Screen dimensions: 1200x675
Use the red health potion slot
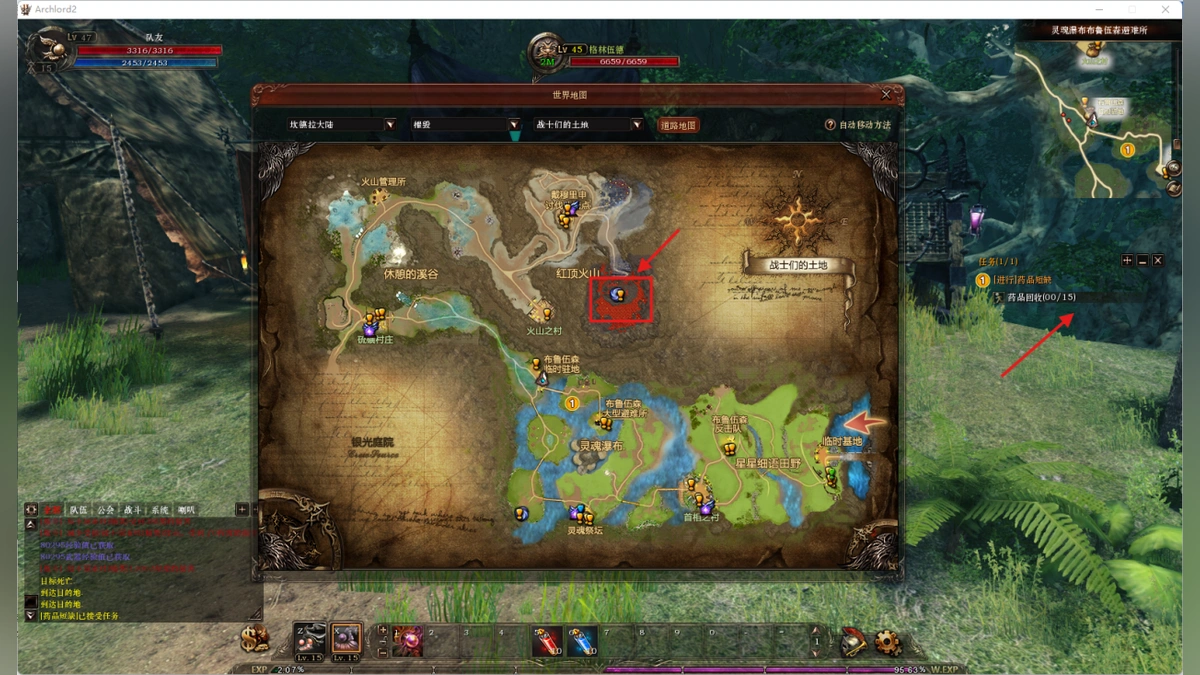pyautogui.click(x=547, y=642)
